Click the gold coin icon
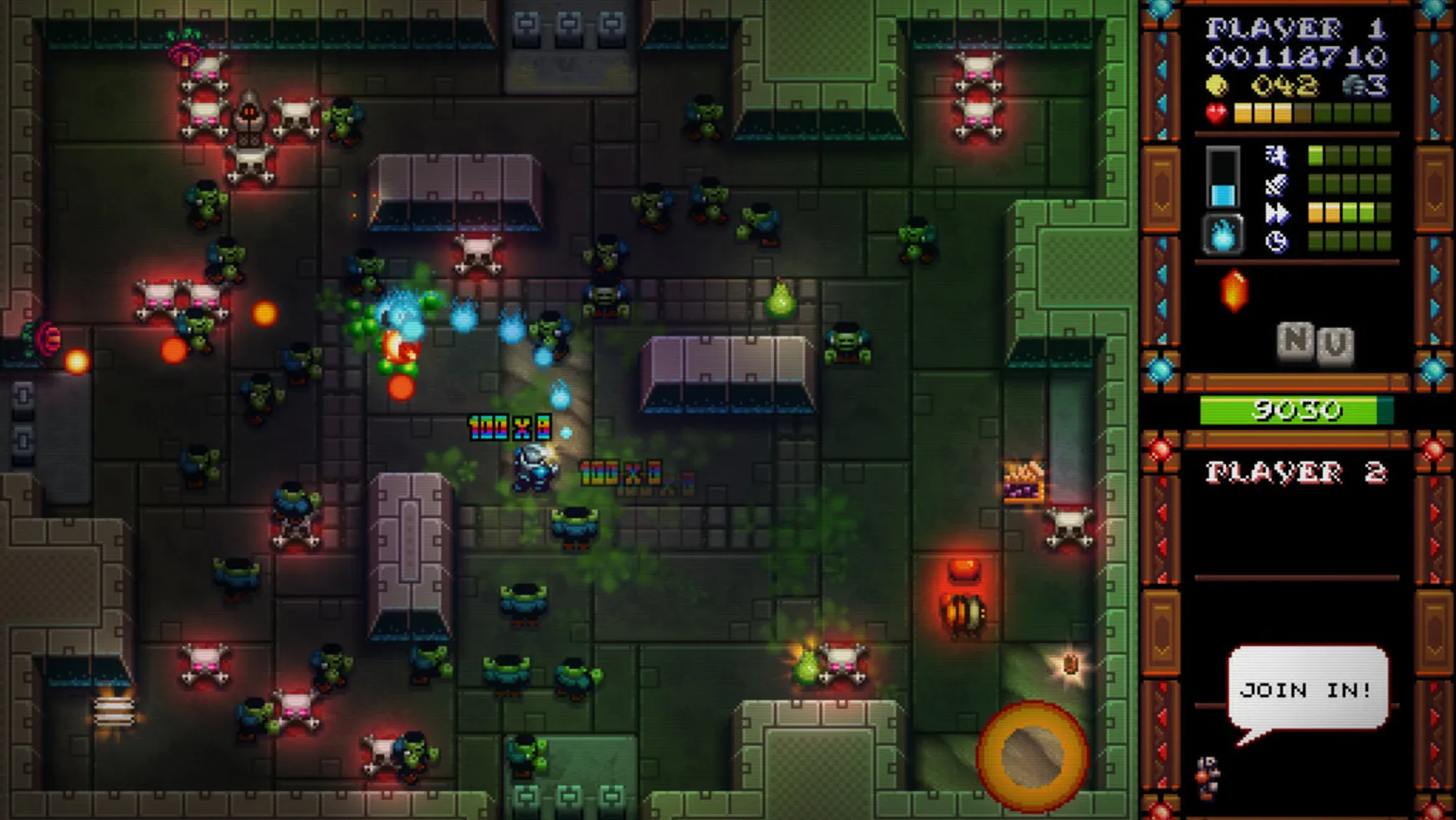Viewport: 1456px width, 820px height. (x=1218, y=85)
